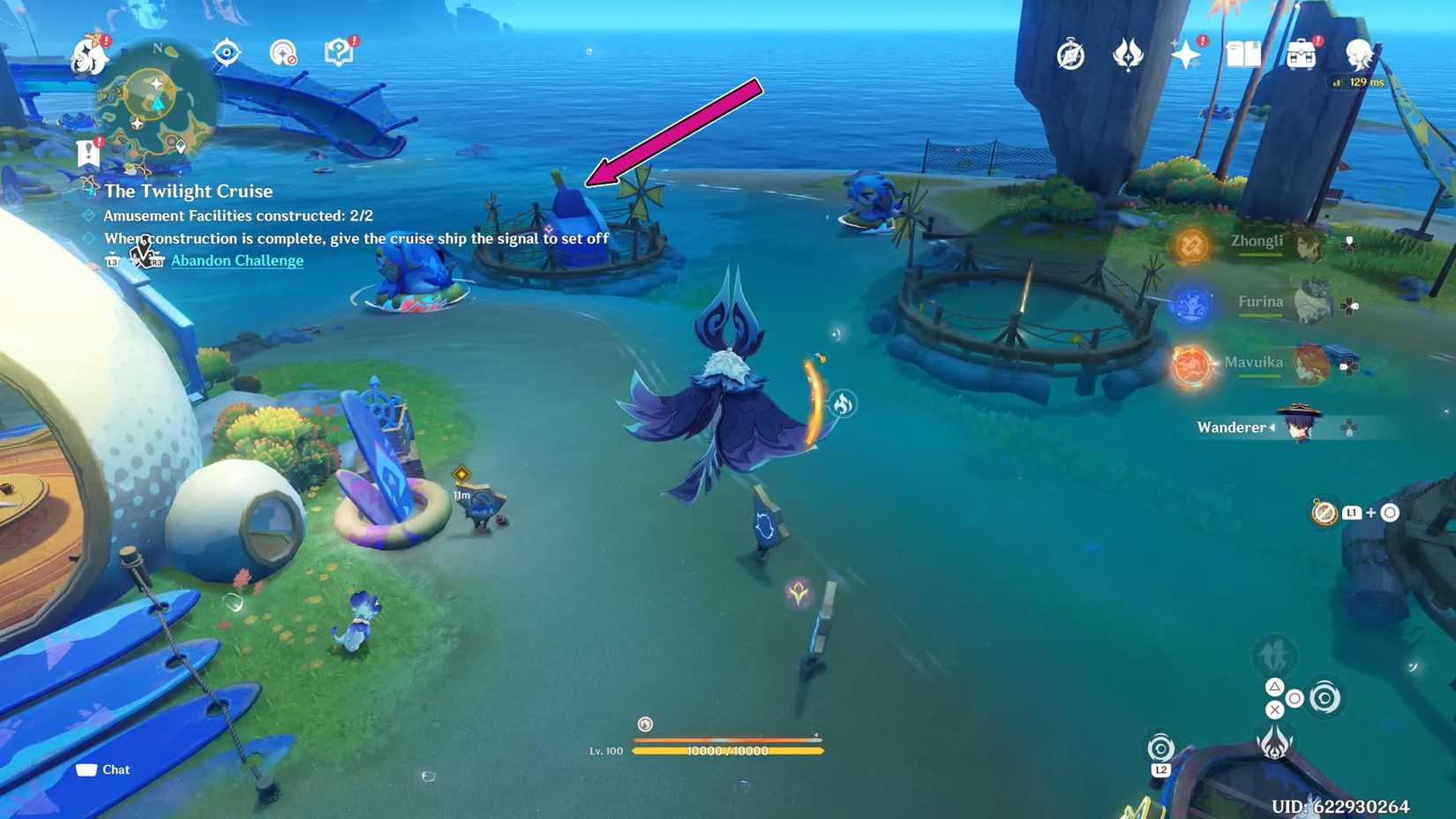Switch to Wanderer via his party portrait

(1297, 427)
